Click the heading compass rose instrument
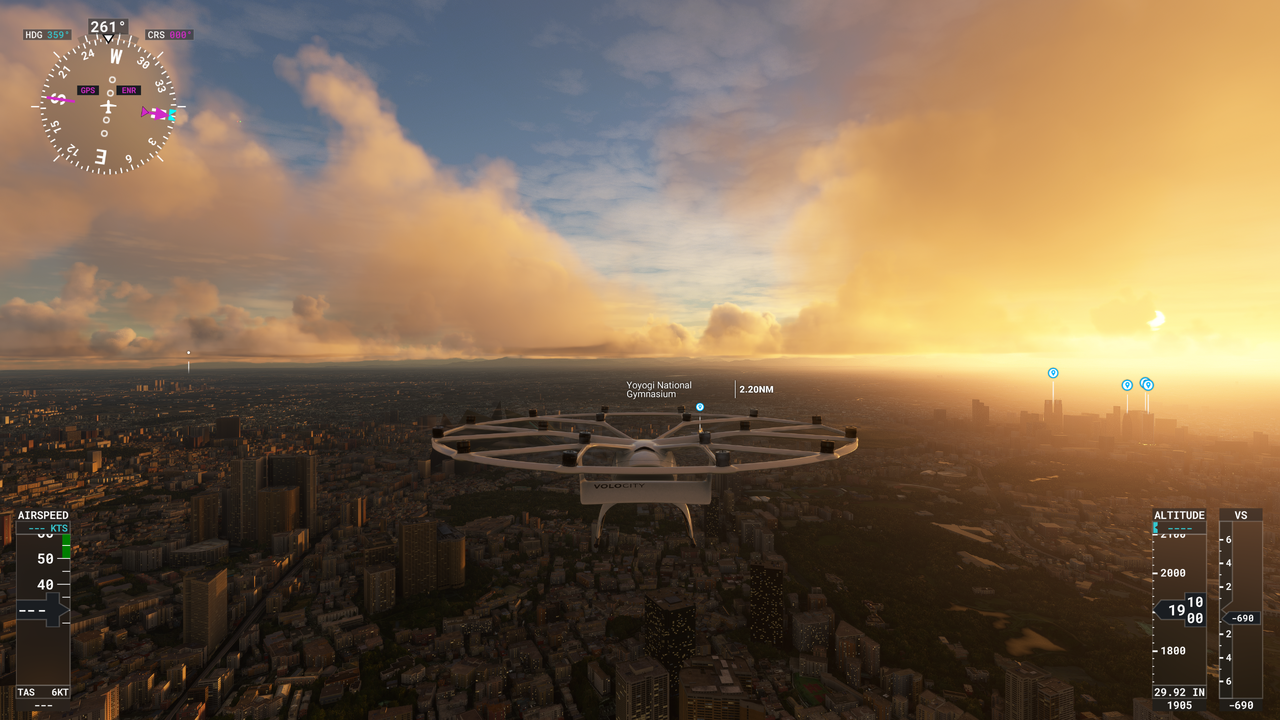Viewport: 1280px width, 720px height. [x=108, y=106]
